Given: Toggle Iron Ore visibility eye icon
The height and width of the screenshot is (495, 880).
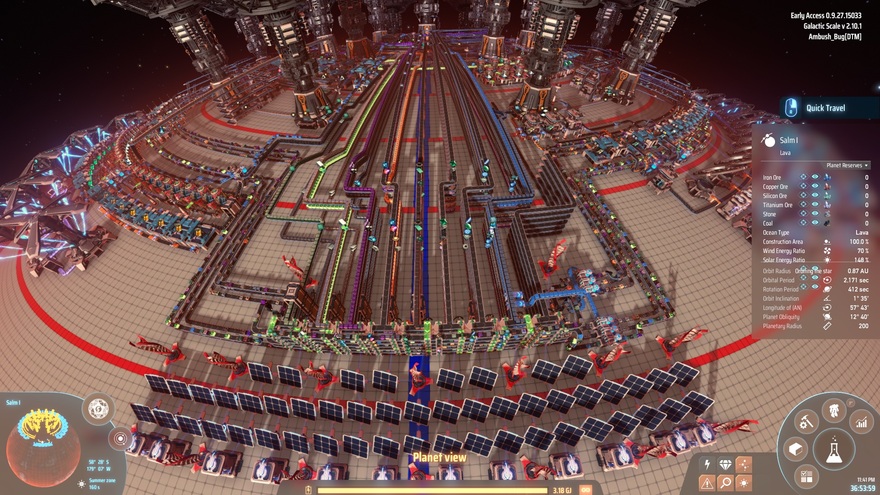Looking at the screenshot, I should coord(815,177).
